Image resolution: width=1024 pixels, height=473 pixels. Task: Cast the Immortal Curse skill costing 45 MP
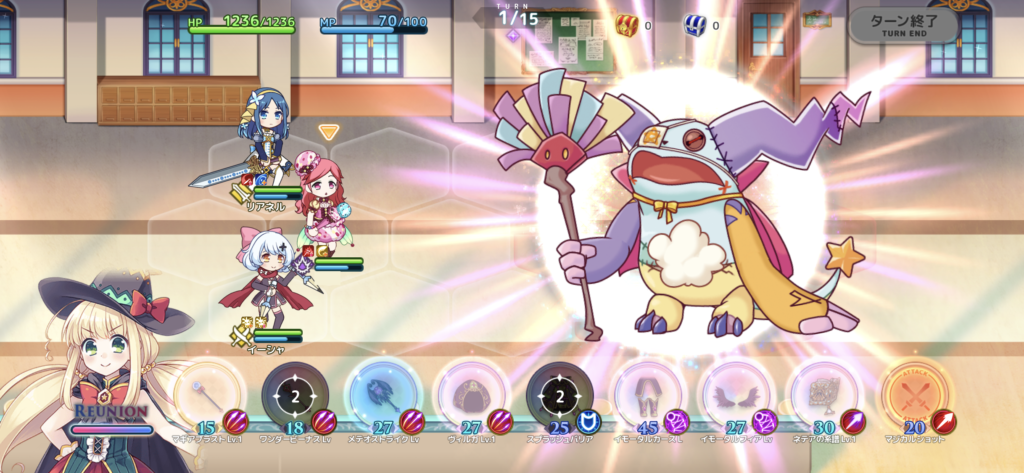pyautogui.click(x=647, y=397)
